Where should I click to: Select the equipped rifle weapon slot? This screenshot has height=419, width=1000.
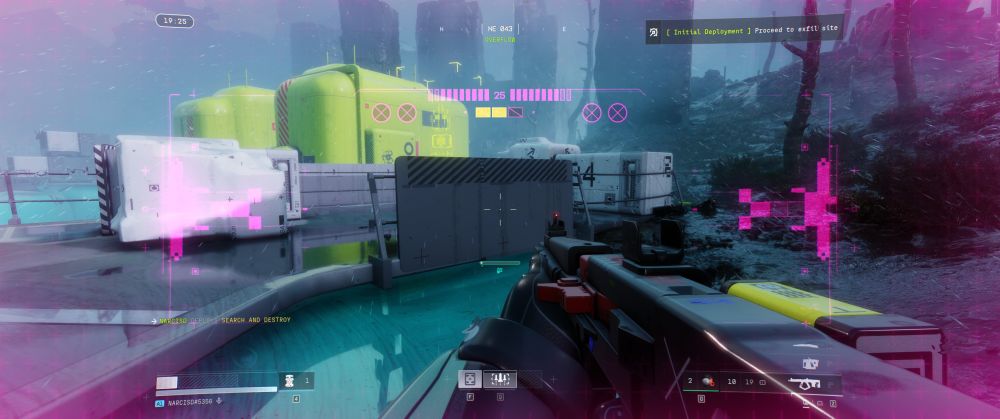(x=803, y=381)
